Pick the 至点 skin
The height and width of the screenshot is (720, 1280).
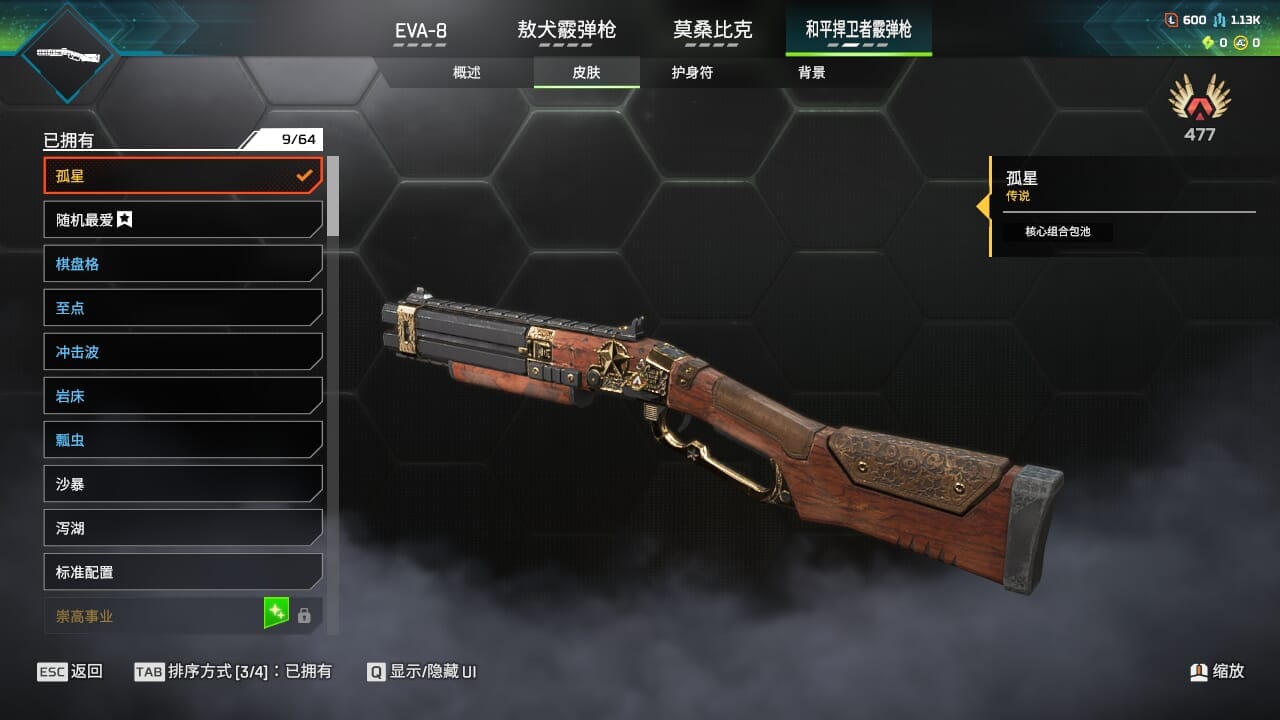(x=183, y=308)
